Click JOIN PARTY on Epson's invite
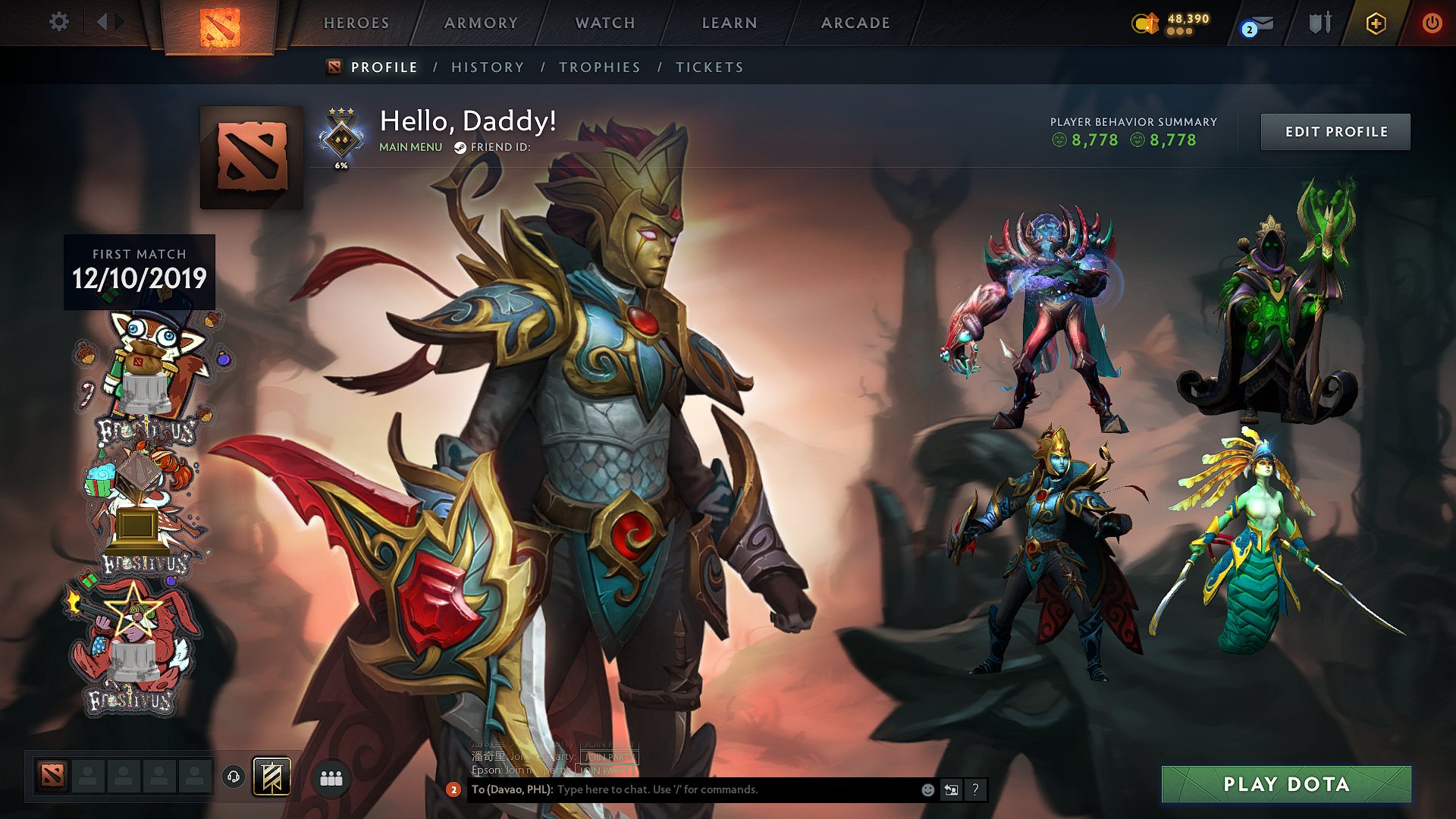 607,770
